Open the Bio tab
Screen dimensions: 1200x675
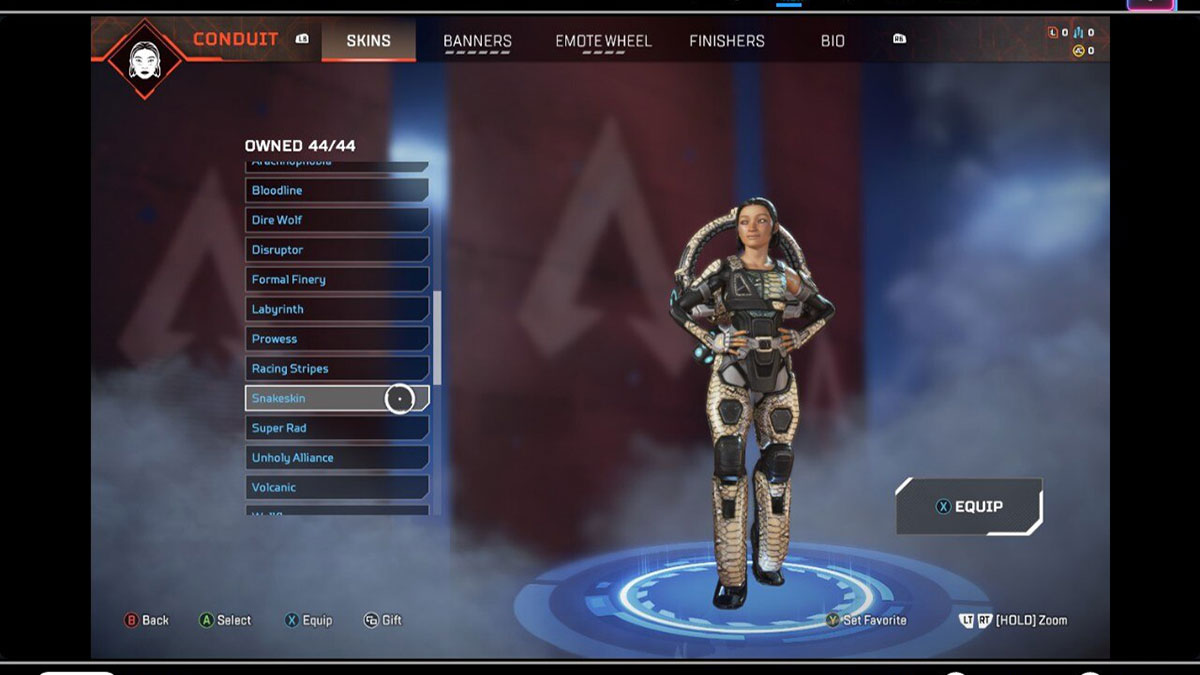[x=832, y=41]
